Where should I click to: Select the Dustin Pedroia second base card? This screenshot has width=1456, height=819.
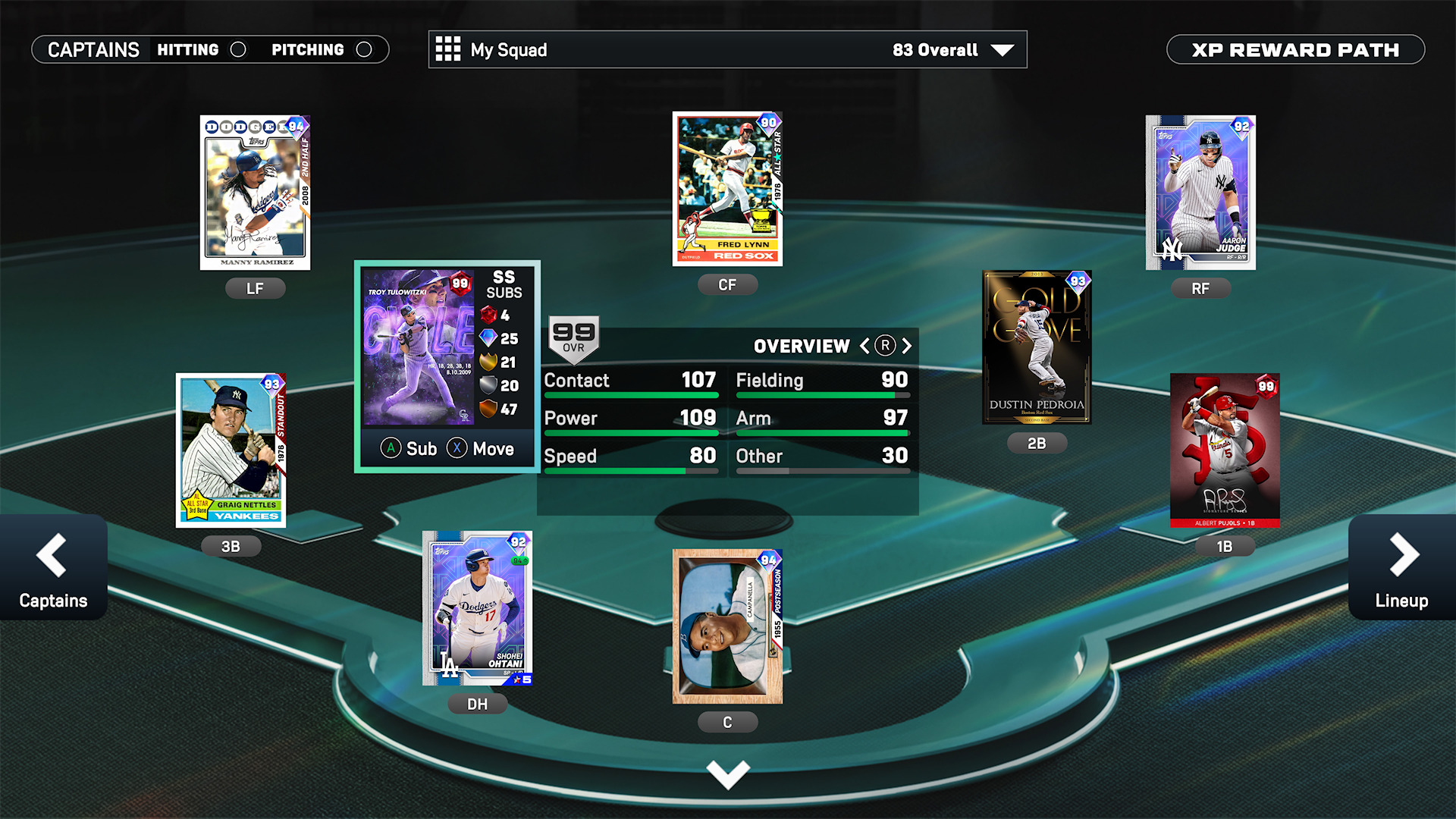pos(1037,347)
